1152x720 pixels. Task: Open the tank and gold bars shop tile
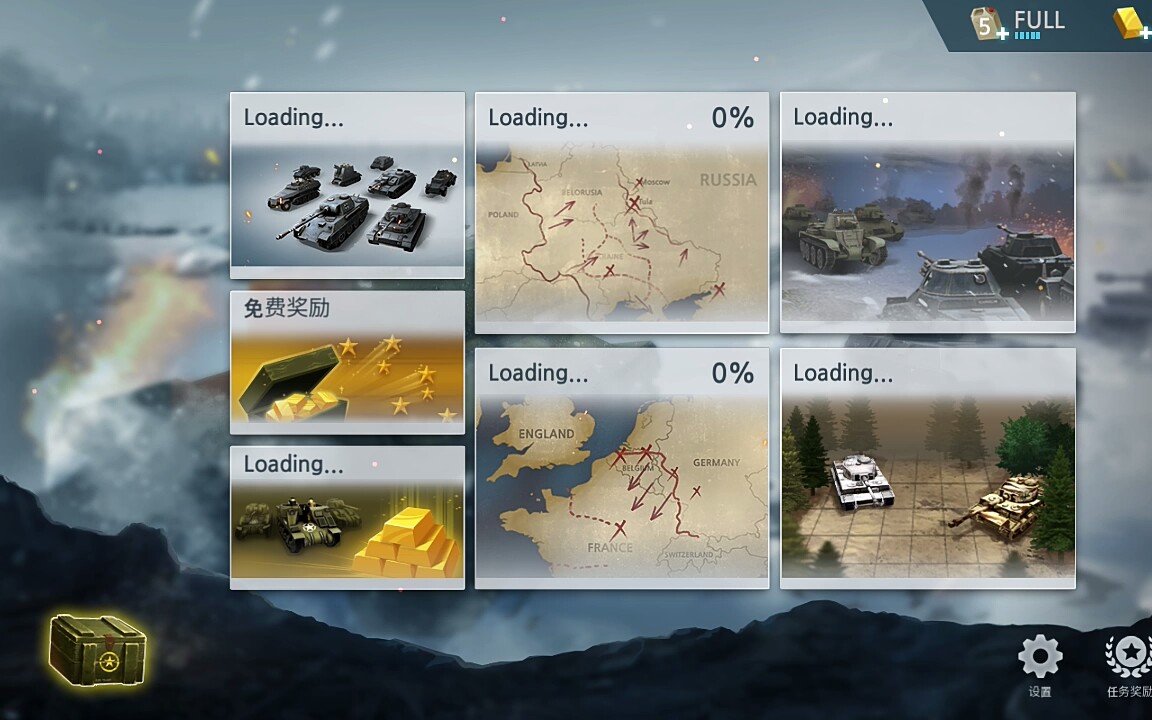tap(347, 517)
